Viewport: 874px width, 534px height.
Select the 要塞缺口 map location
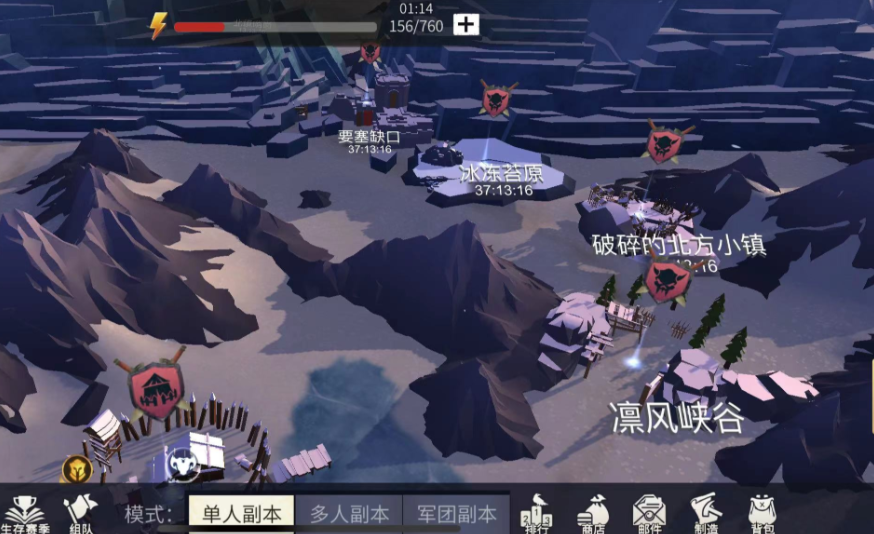(369, 137)
